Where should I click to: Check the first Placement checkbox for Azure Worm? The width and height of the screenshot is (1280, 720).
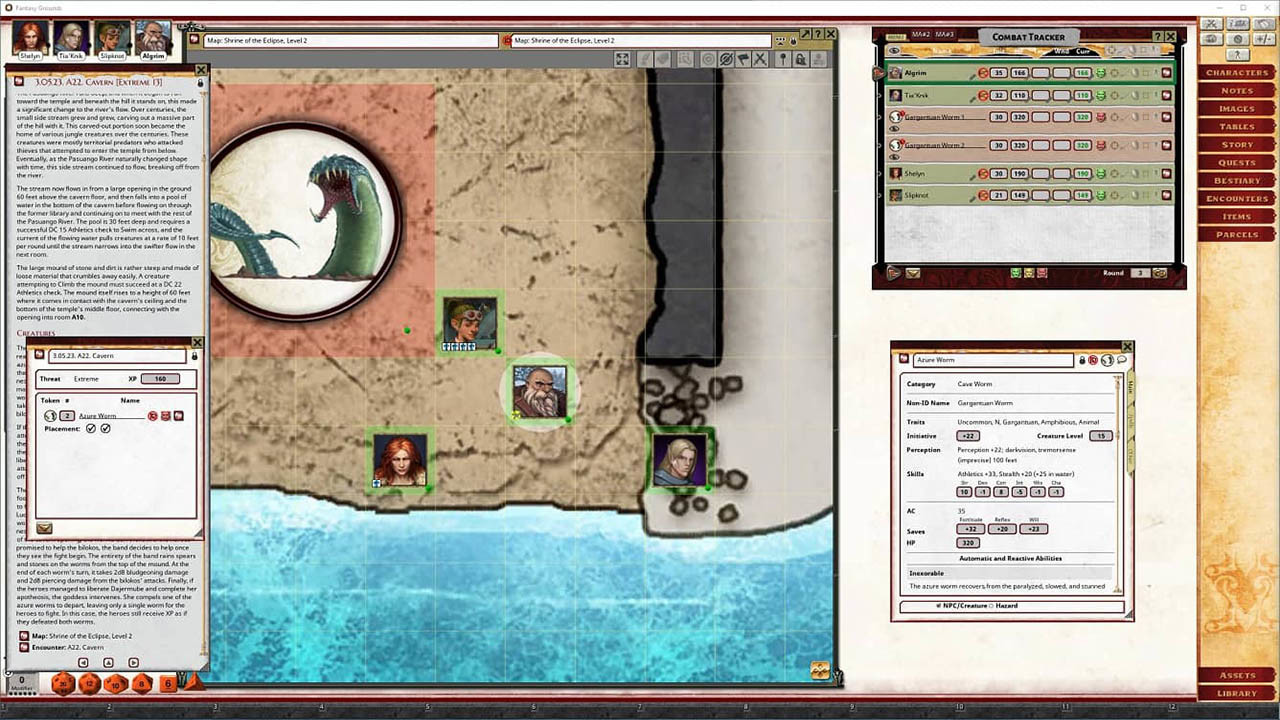[x=90, y=428]
